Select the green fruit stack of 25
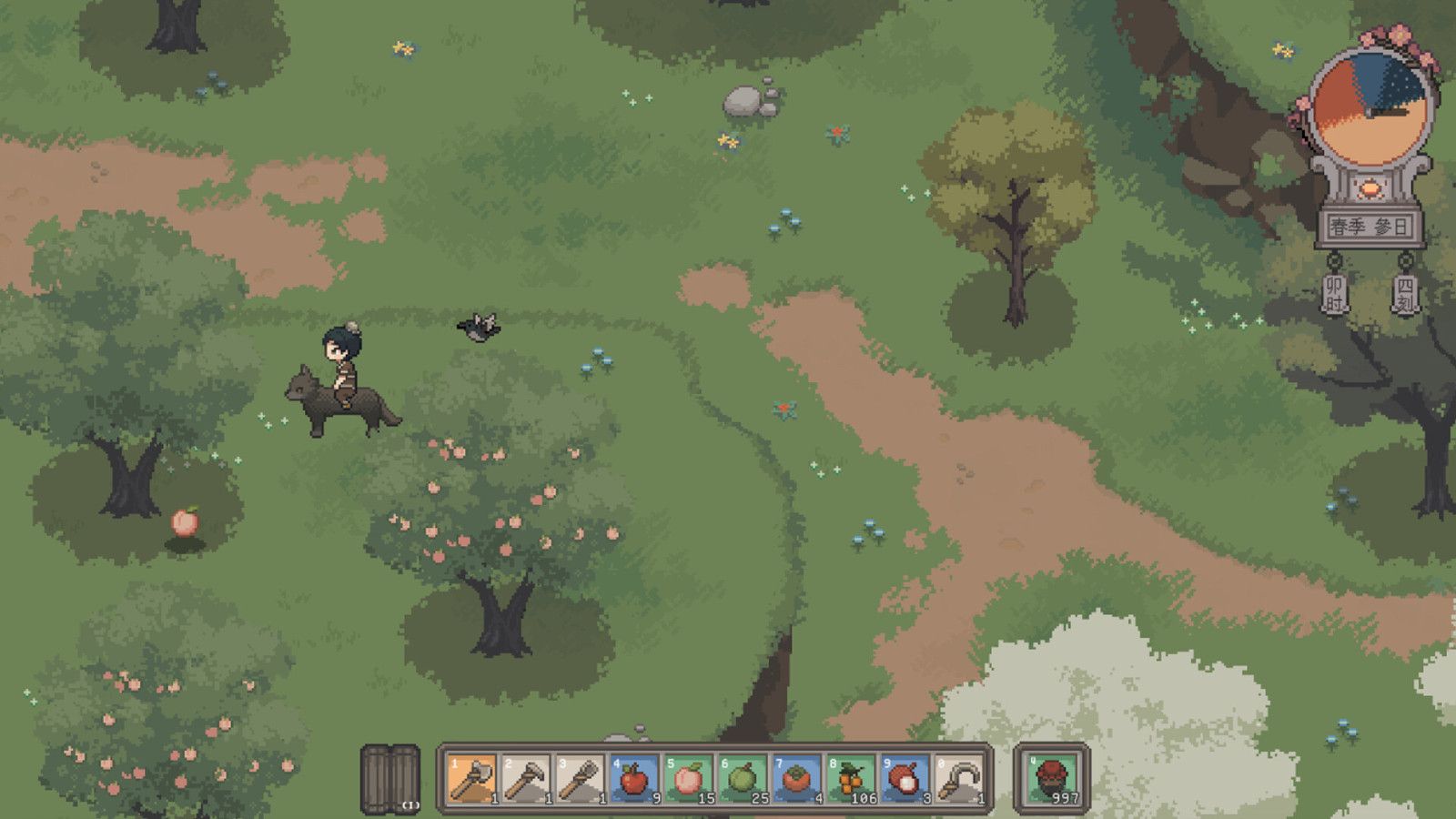Screen dimensions: 1456x819 pos(742,779)
